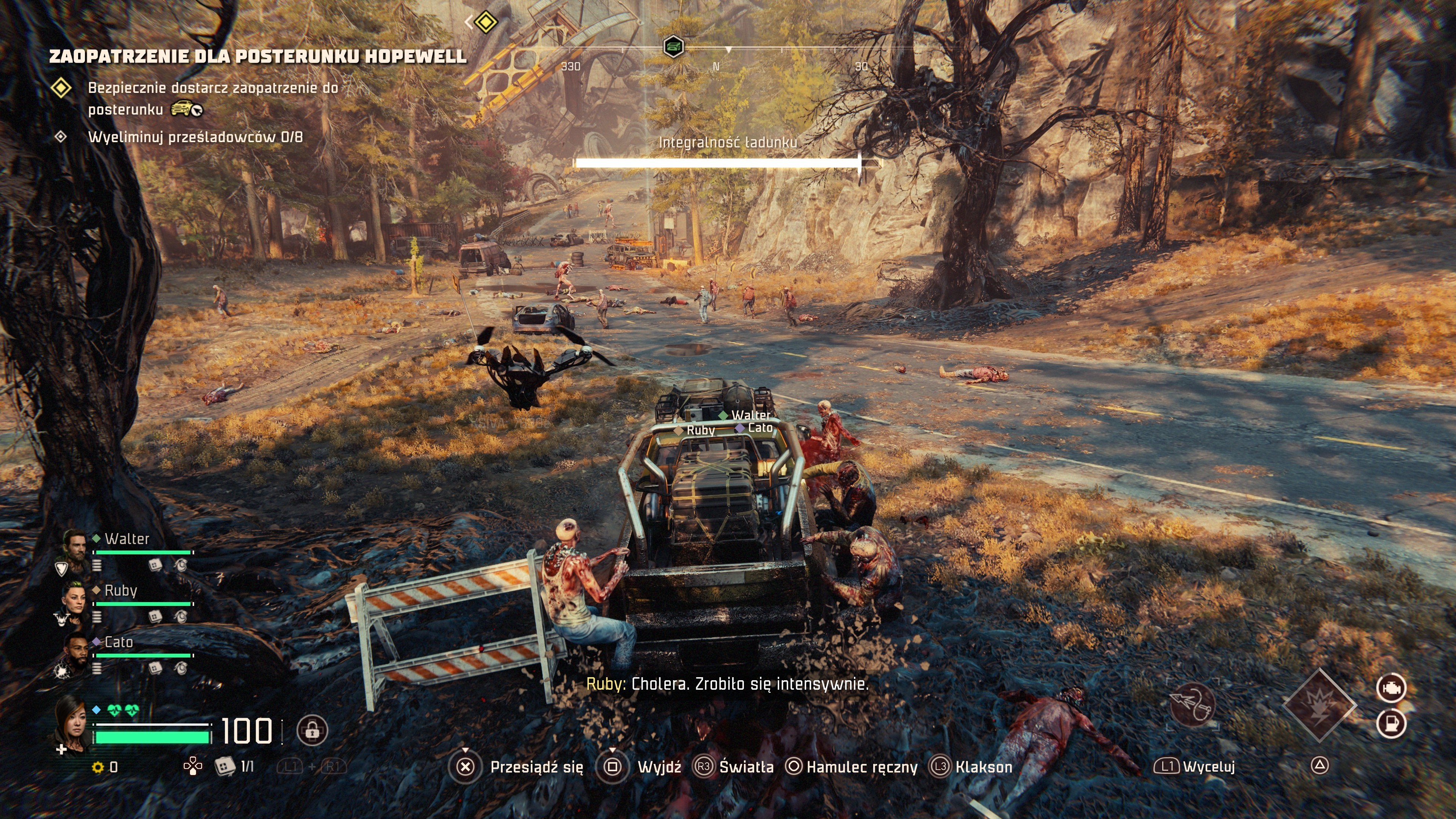Image resolution: width=1456 pixels, height=819 pixels.
Task: Click the fuel pump gauge icon
Action: [x=1391, y=723]
